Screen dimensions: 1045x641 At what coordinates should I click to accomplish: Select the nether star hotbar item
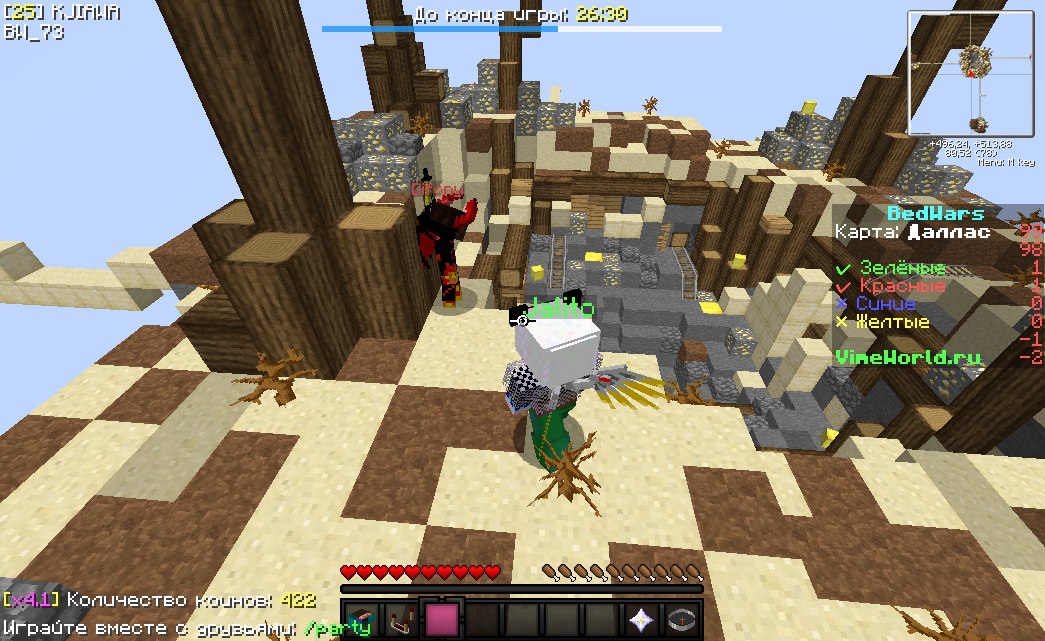641,621
